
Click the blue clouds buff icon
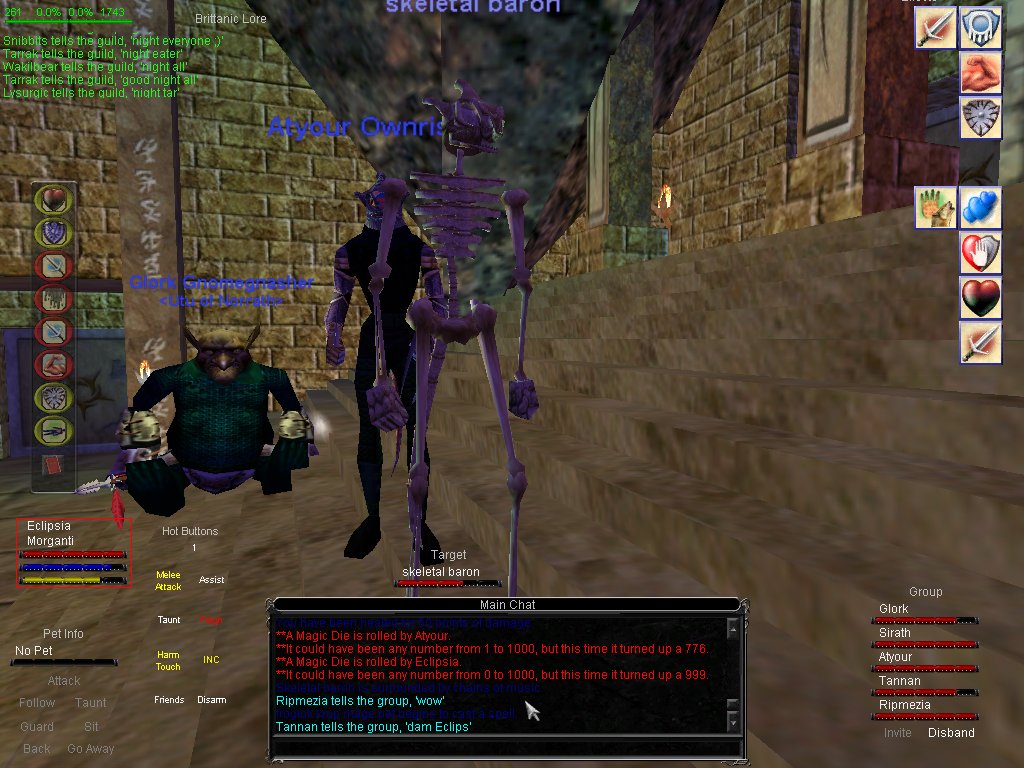[x=981, y=208]
